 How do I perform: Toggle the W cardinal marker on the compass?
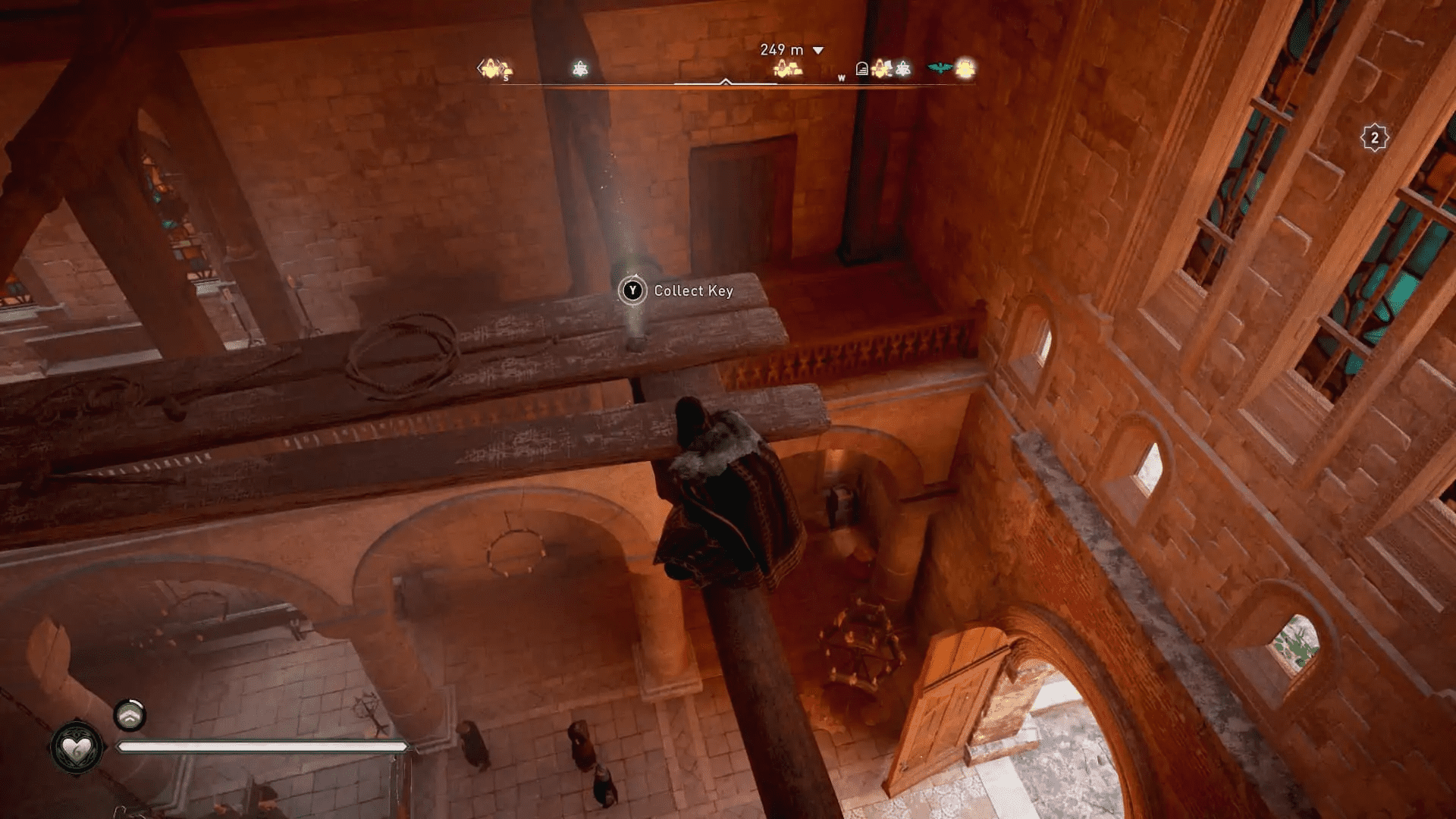[x=840, y=79]
